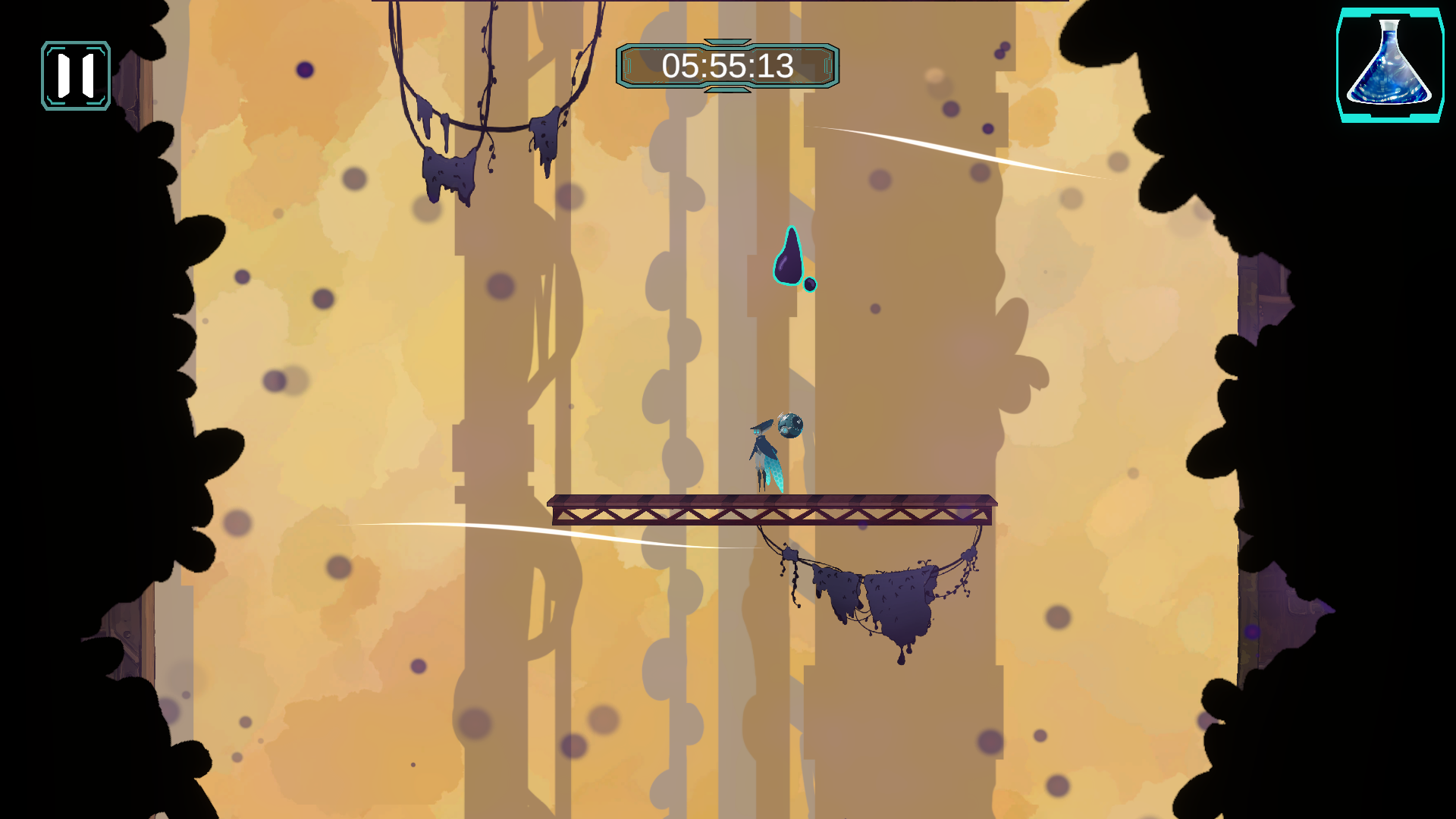Viewport: 1456px width, 819px height.
Task: Click the metal truss bridge platform
Action: 773,510
